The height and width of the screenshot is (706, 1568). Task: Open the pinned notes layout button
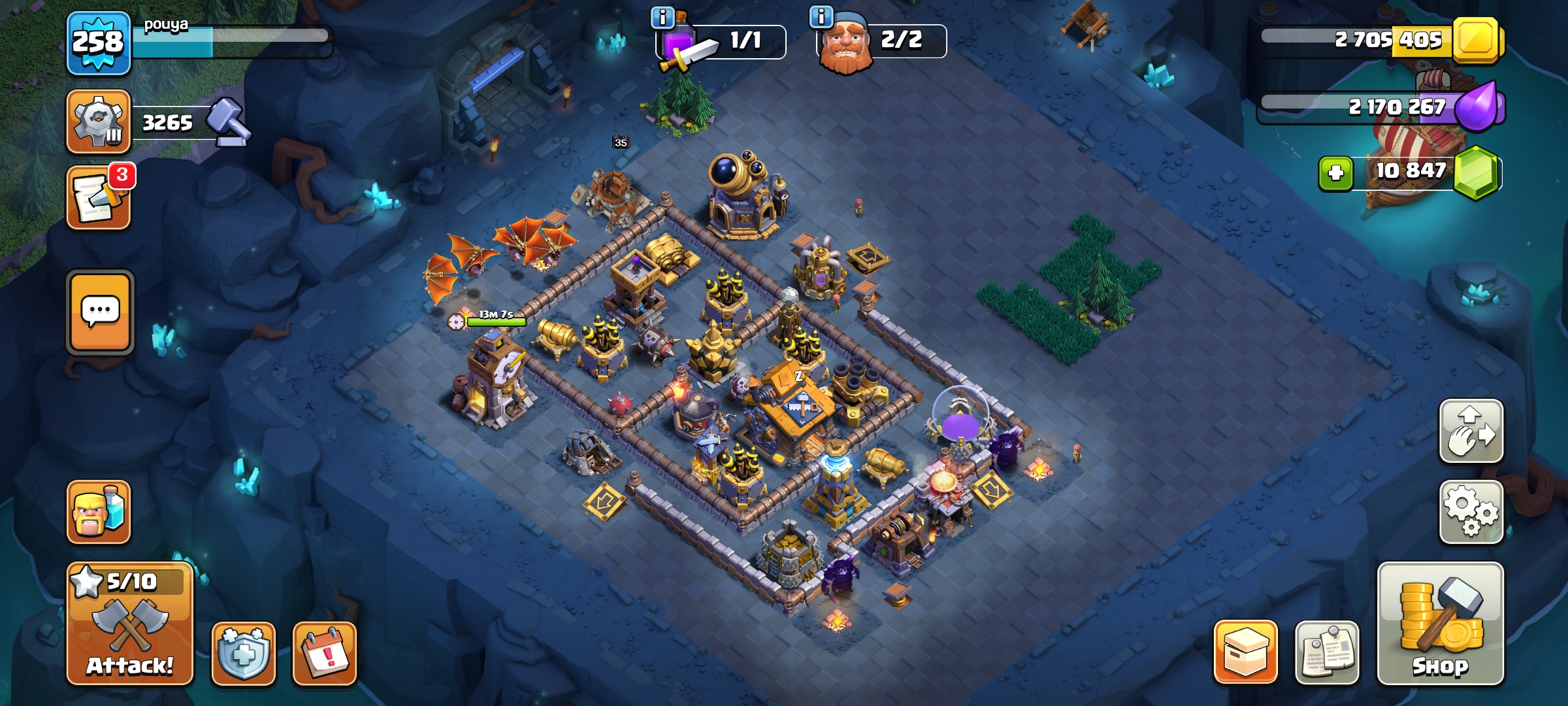(x=1326, y=653)
